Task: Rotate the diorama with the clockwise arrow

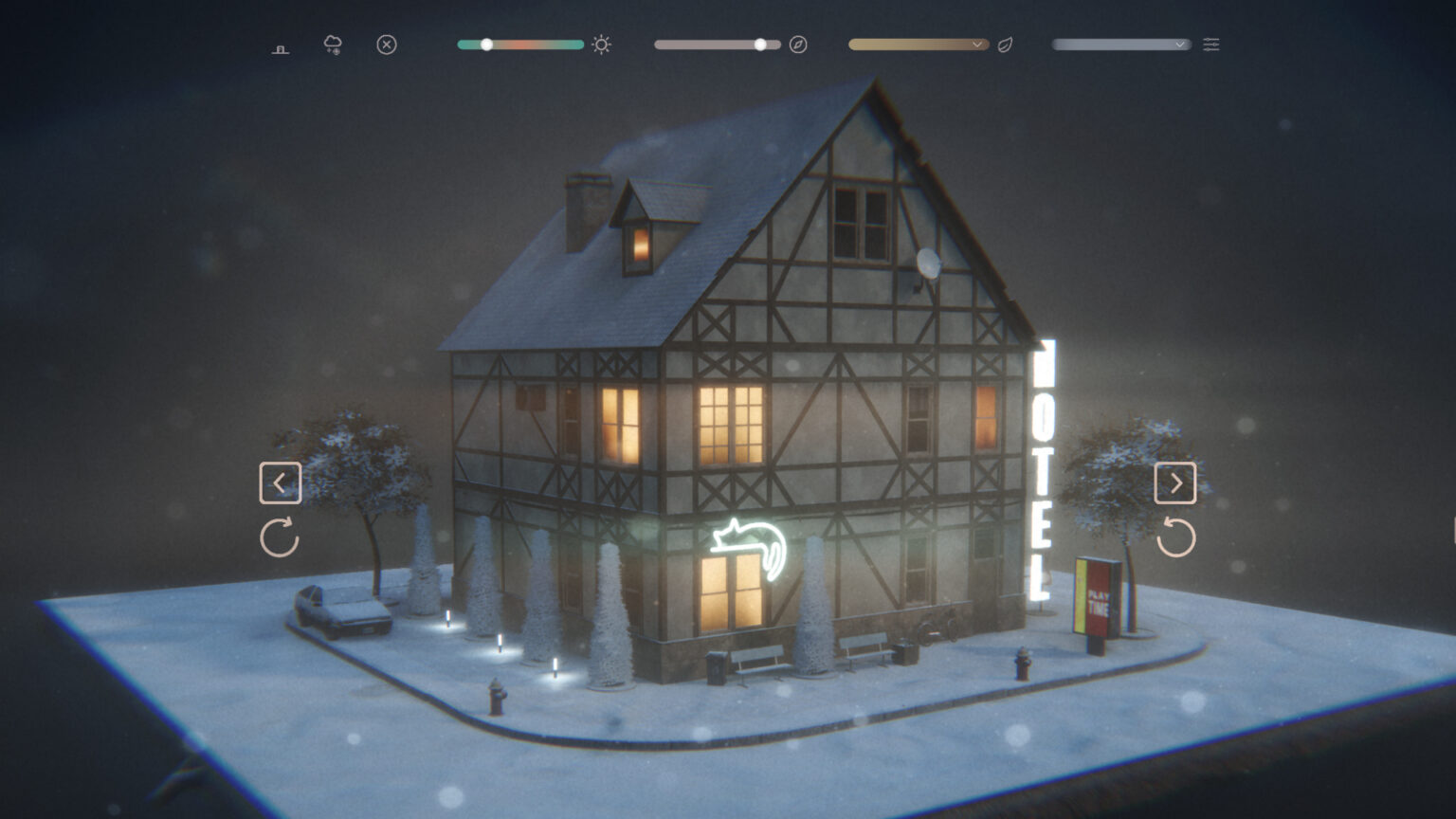Action: pos(280,537)
